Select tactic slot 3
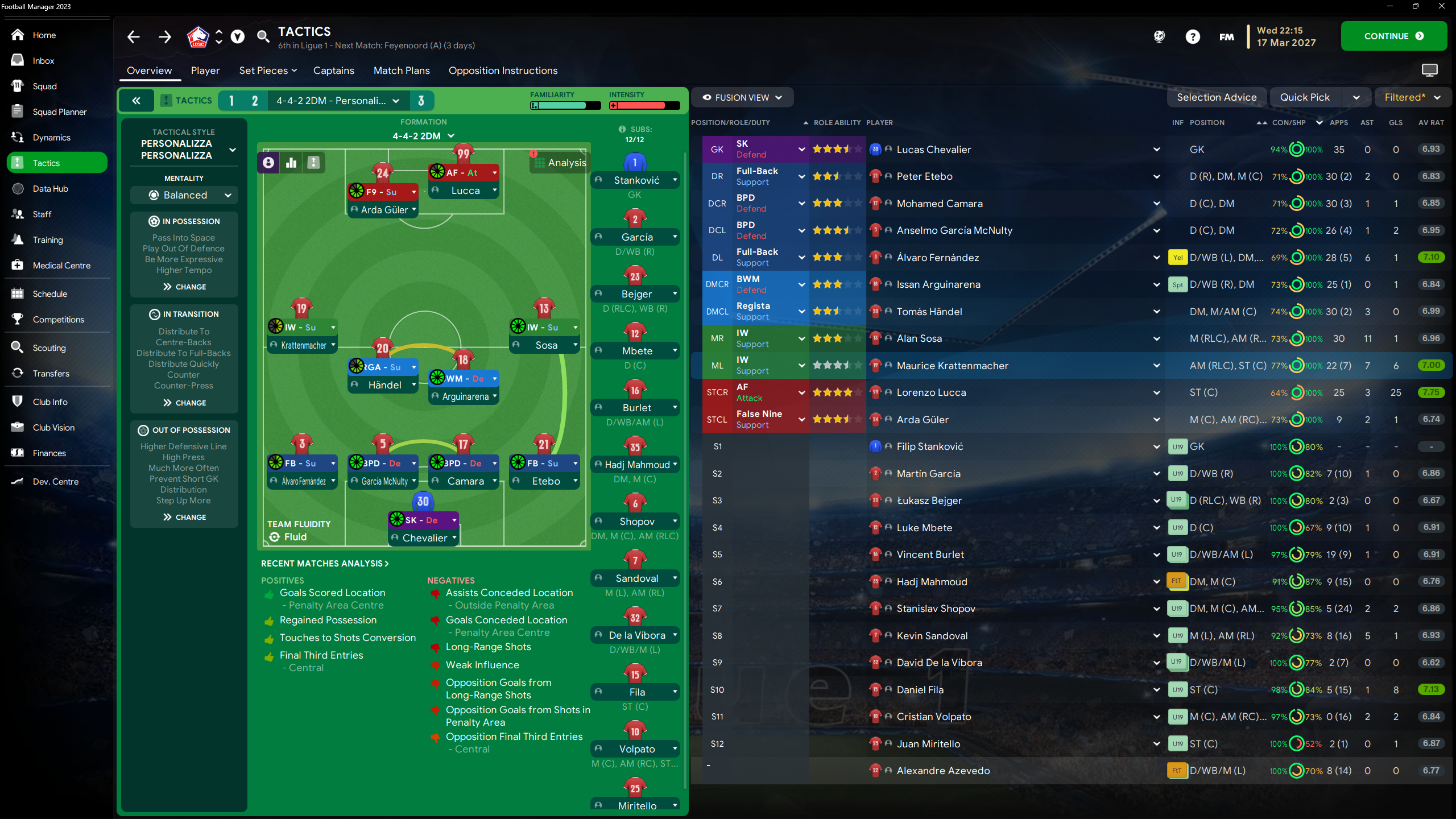Viewport: 1456px width, 819px height. click(421, 100)
